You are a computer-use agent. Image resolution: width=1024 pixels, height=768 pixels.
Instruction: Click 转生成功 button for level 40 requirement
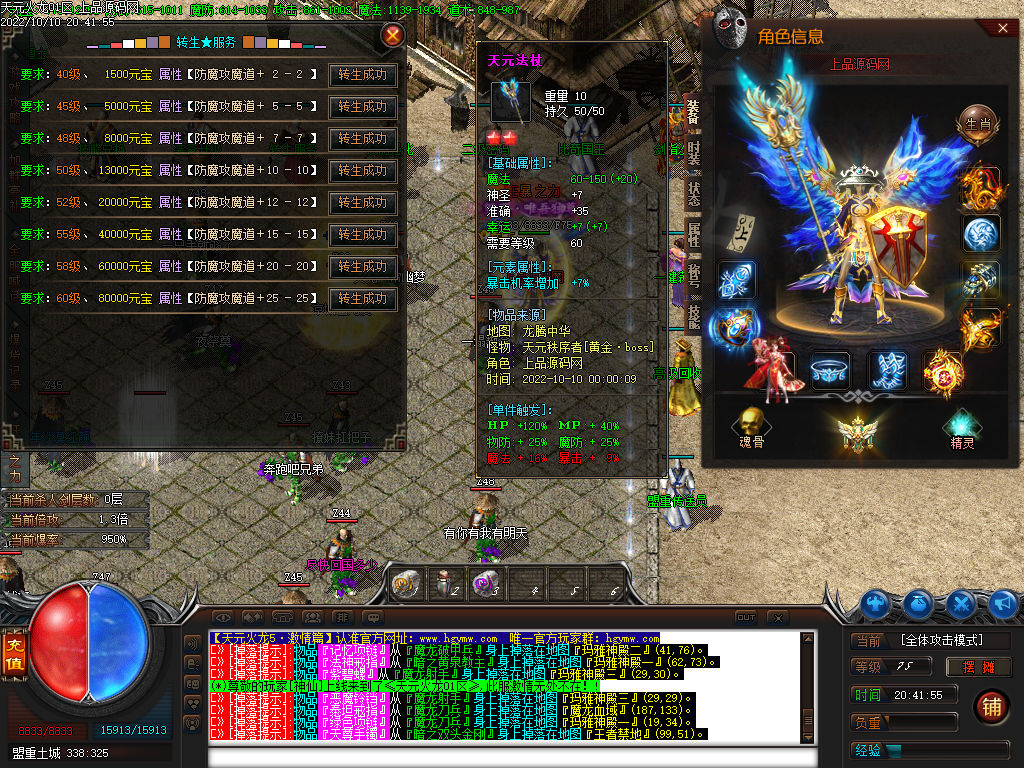[x=363, y=75]
